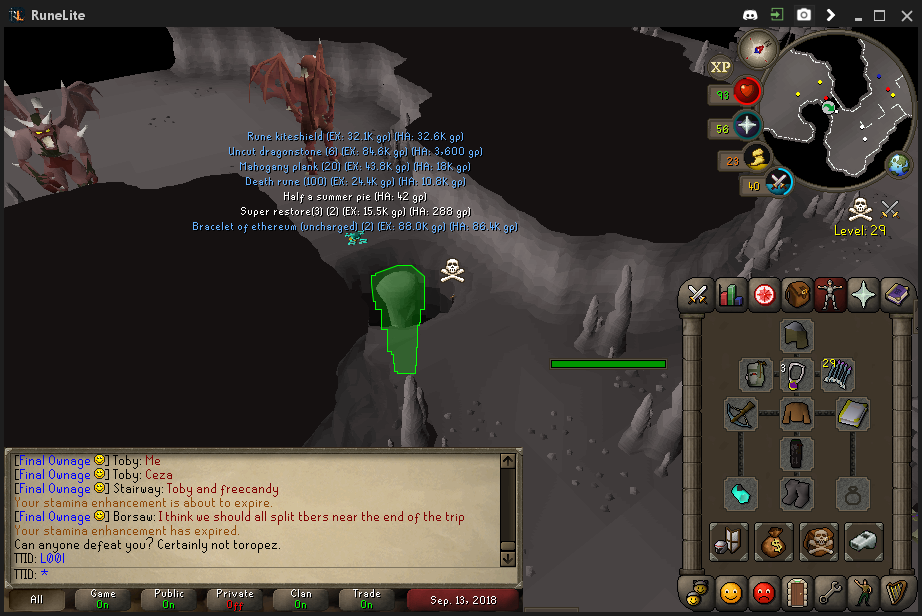Viewport: 922px width, 616px height.
Task: Click the compass to face north
Action: tap(758, 47)
